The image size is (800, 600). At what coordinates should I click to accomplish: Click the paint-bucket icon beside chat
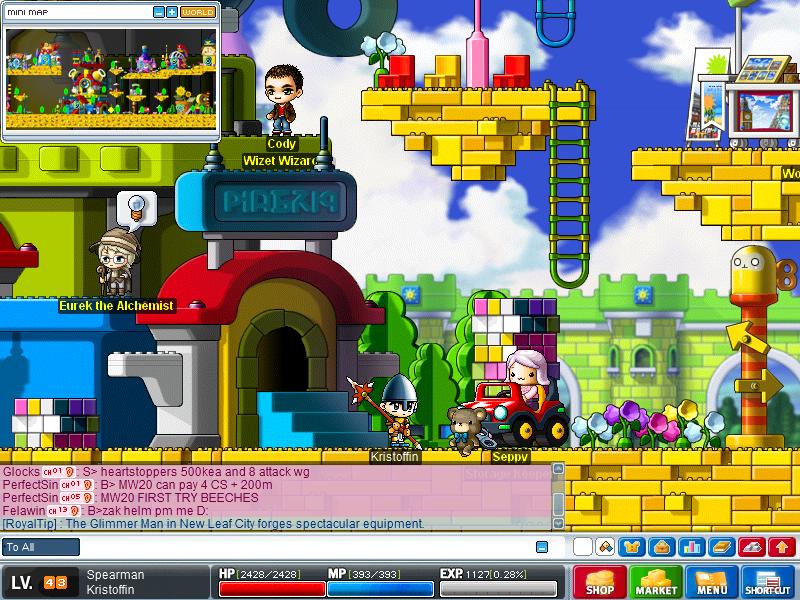[605, 547]
